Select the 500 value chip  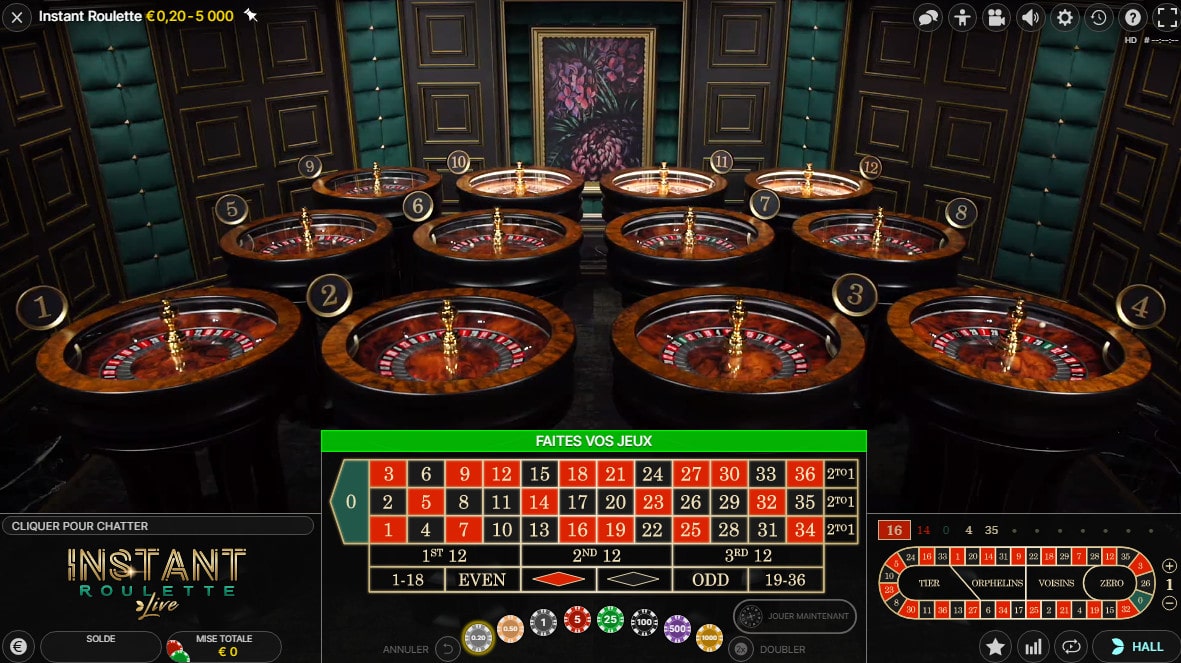[x=678, y=627]
